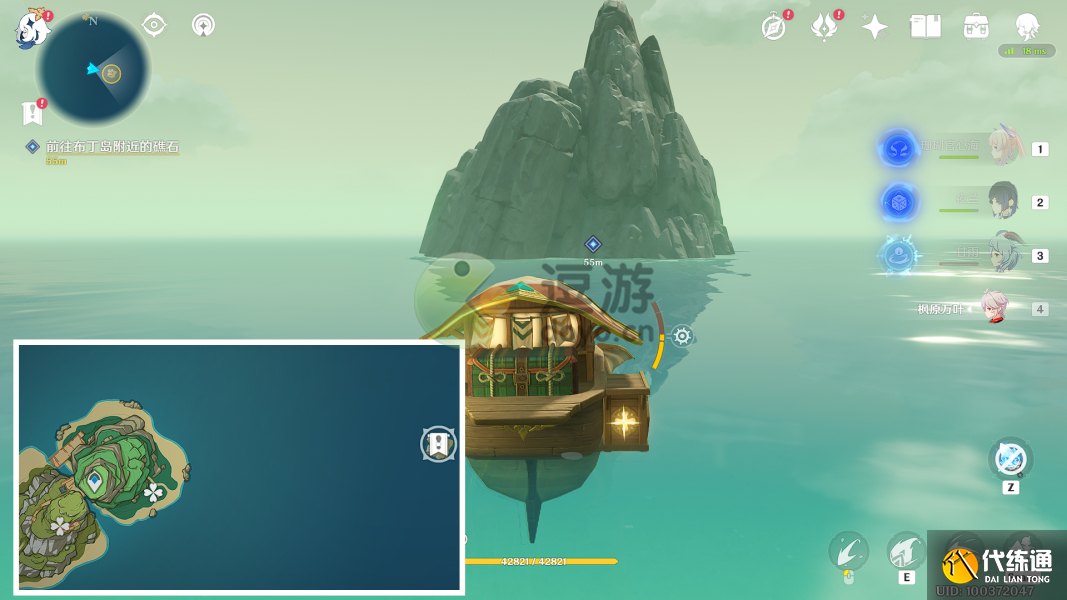The height and width of the screenshot is (600, 1067).
Task: Open the wish star icon
Action: pyautogui.click(x=875, y=27)
